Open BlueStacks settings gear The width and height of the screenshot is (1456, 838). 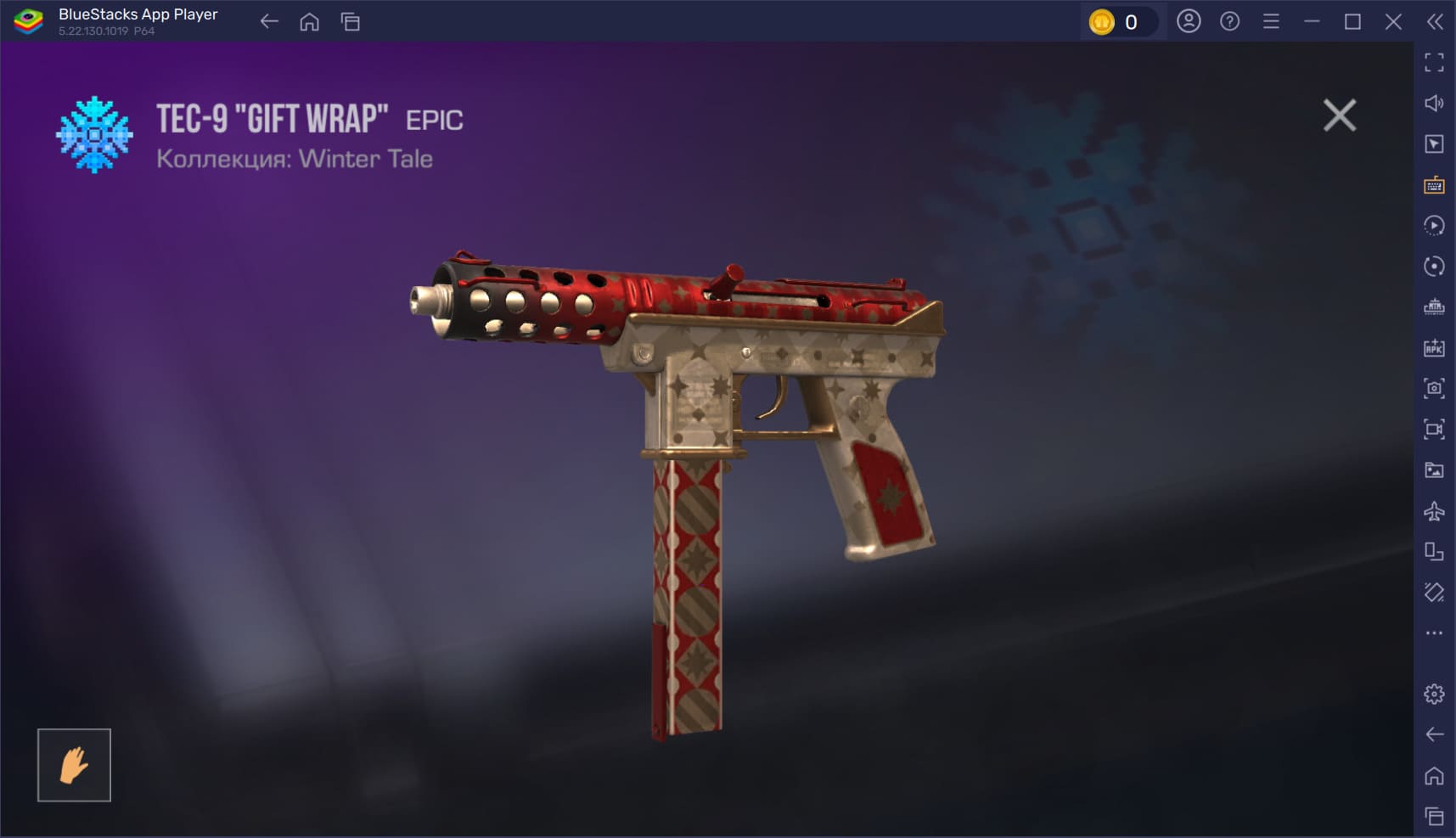pos(1434,694)
